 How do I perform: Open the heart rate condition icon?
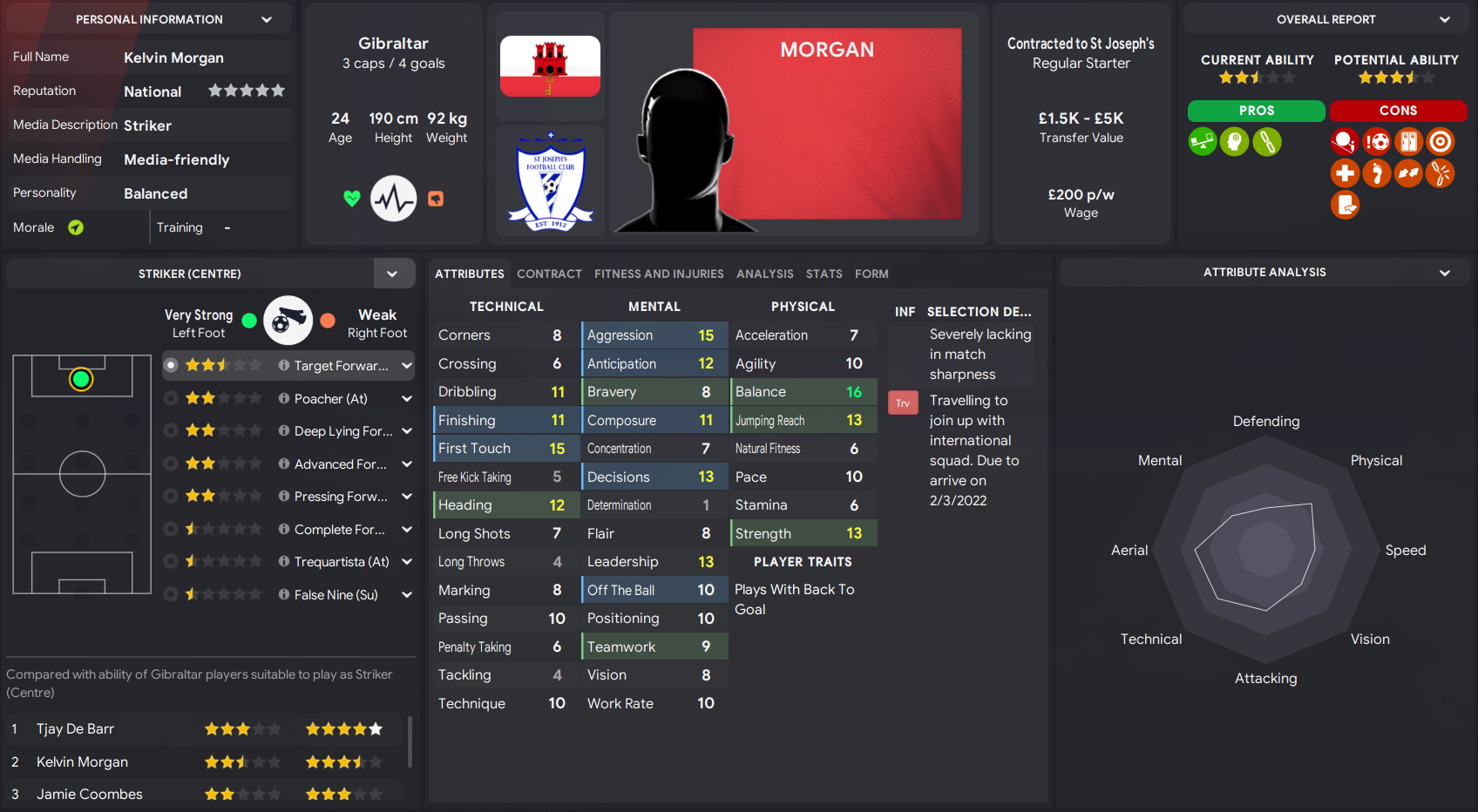coord(393,199)
